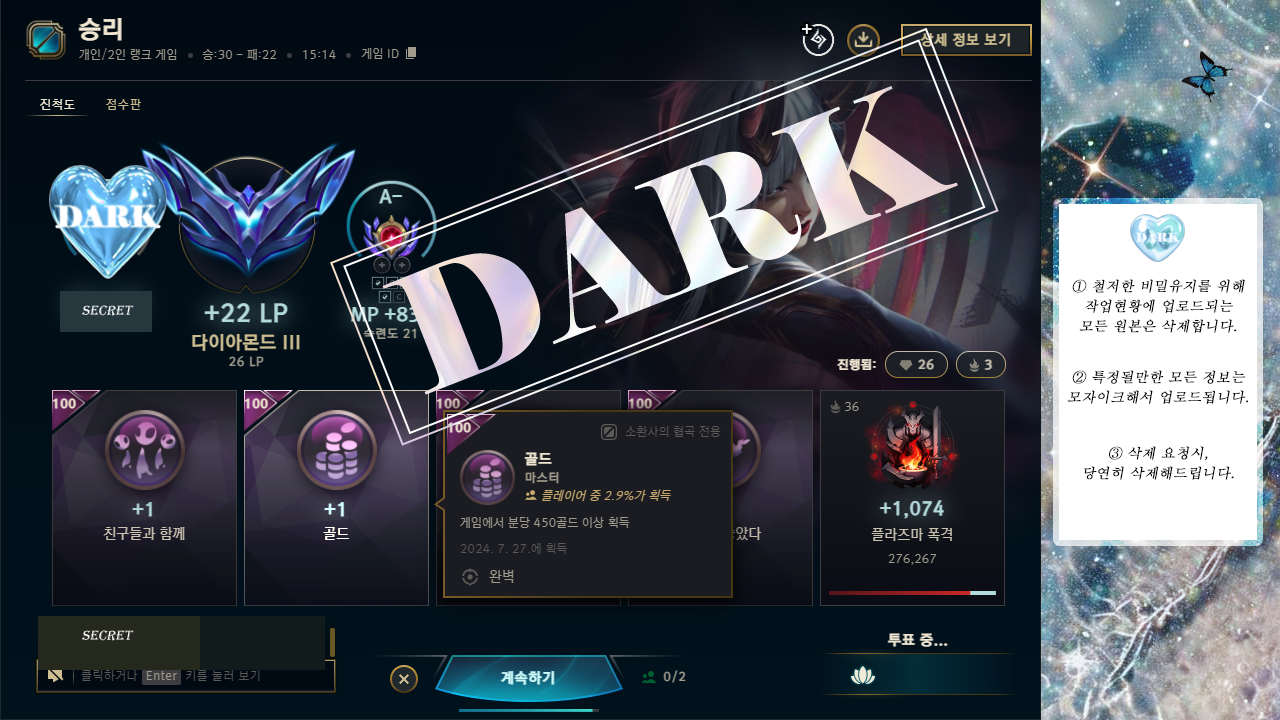Expand the right plus circle under the mastery crest
Viewport: 1280px width, 720px height.
click(402, 266)
